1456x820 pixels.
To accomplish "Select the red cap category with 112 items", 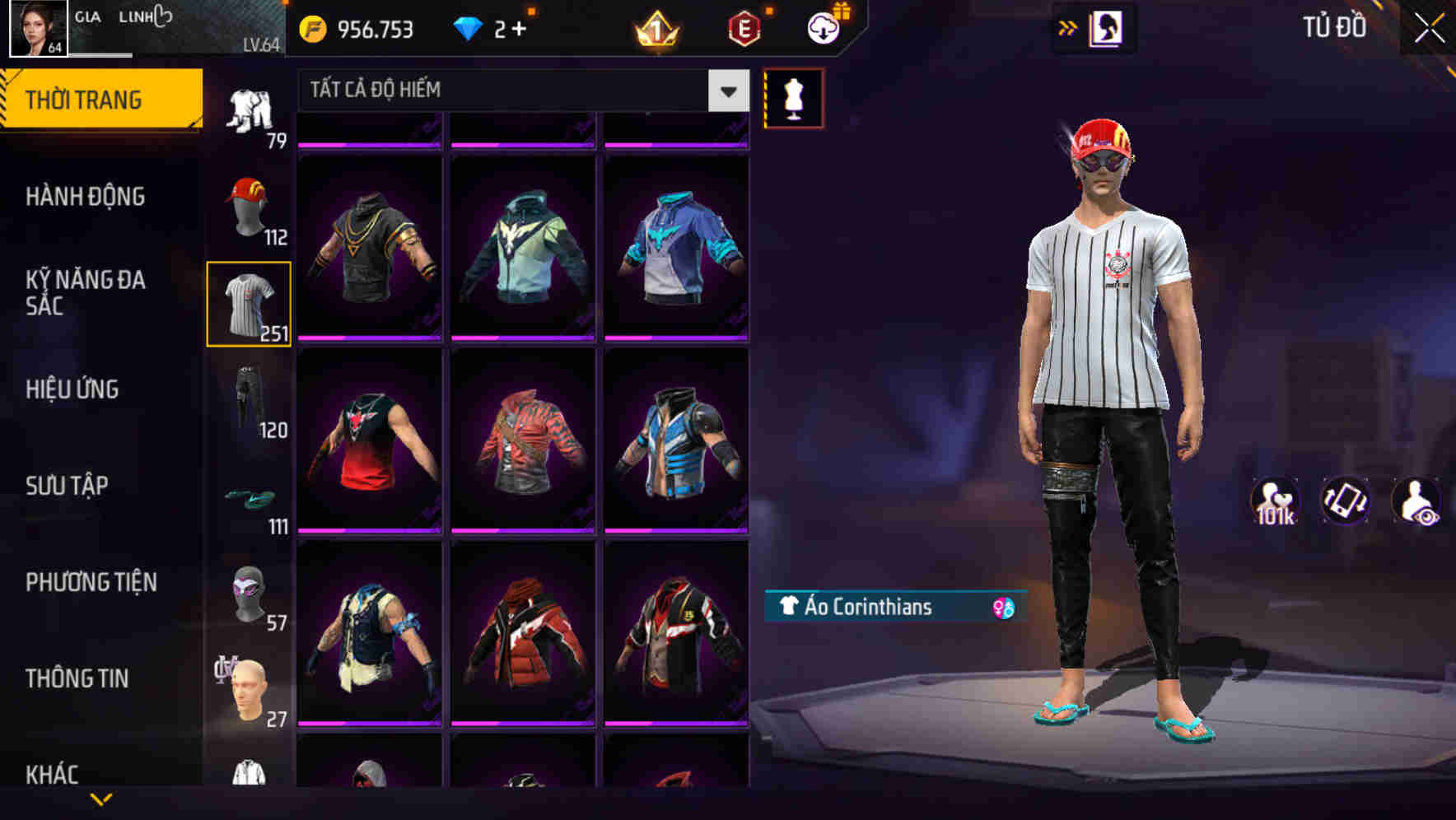I will click(250, 206).
